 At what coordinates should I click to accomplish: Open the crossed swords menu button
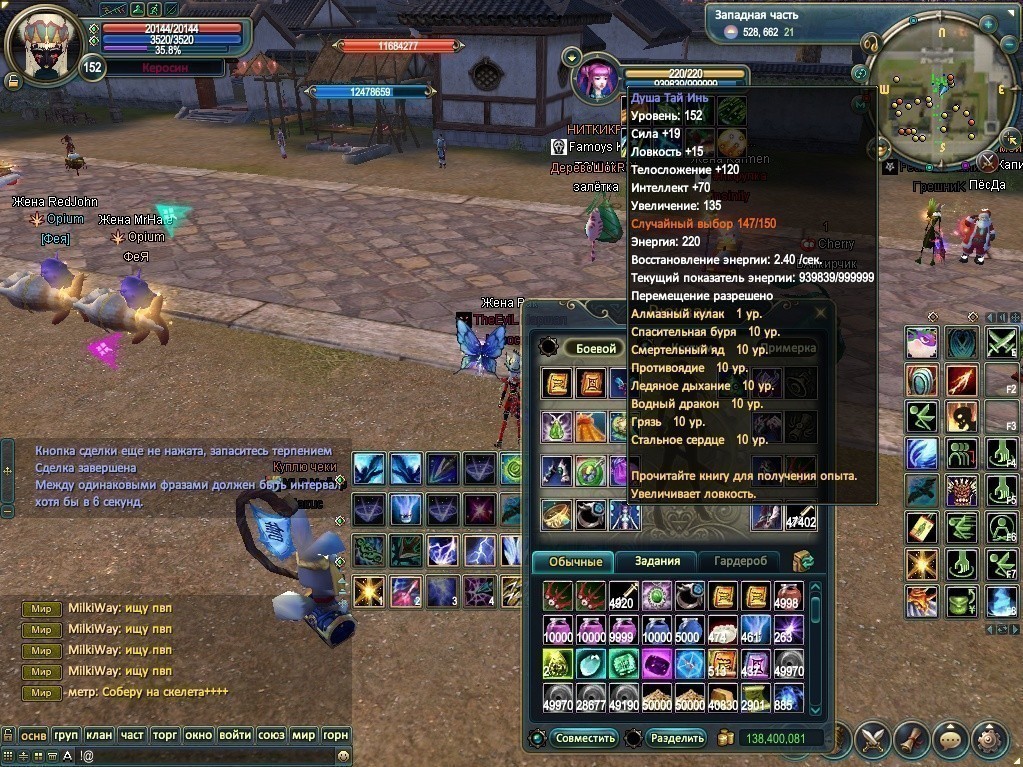click(872, 739)
